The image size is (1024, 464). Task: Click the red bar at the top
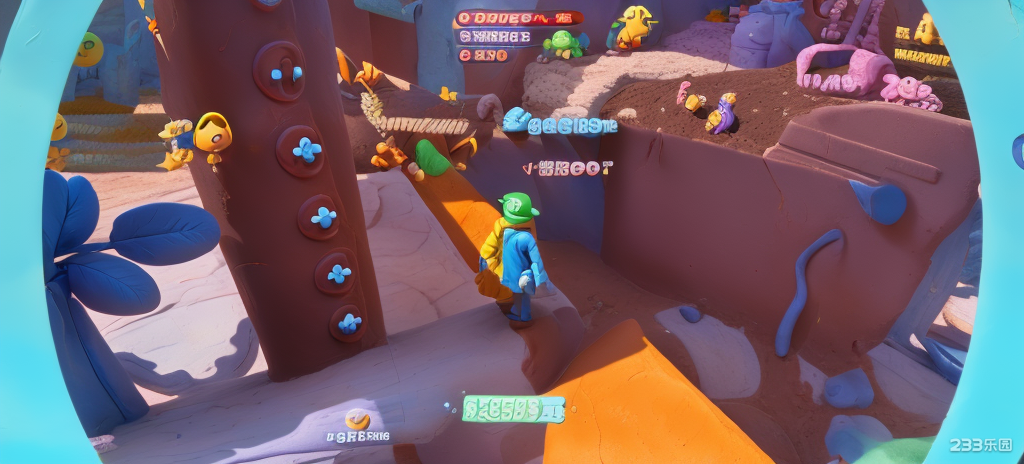[518, 18]
